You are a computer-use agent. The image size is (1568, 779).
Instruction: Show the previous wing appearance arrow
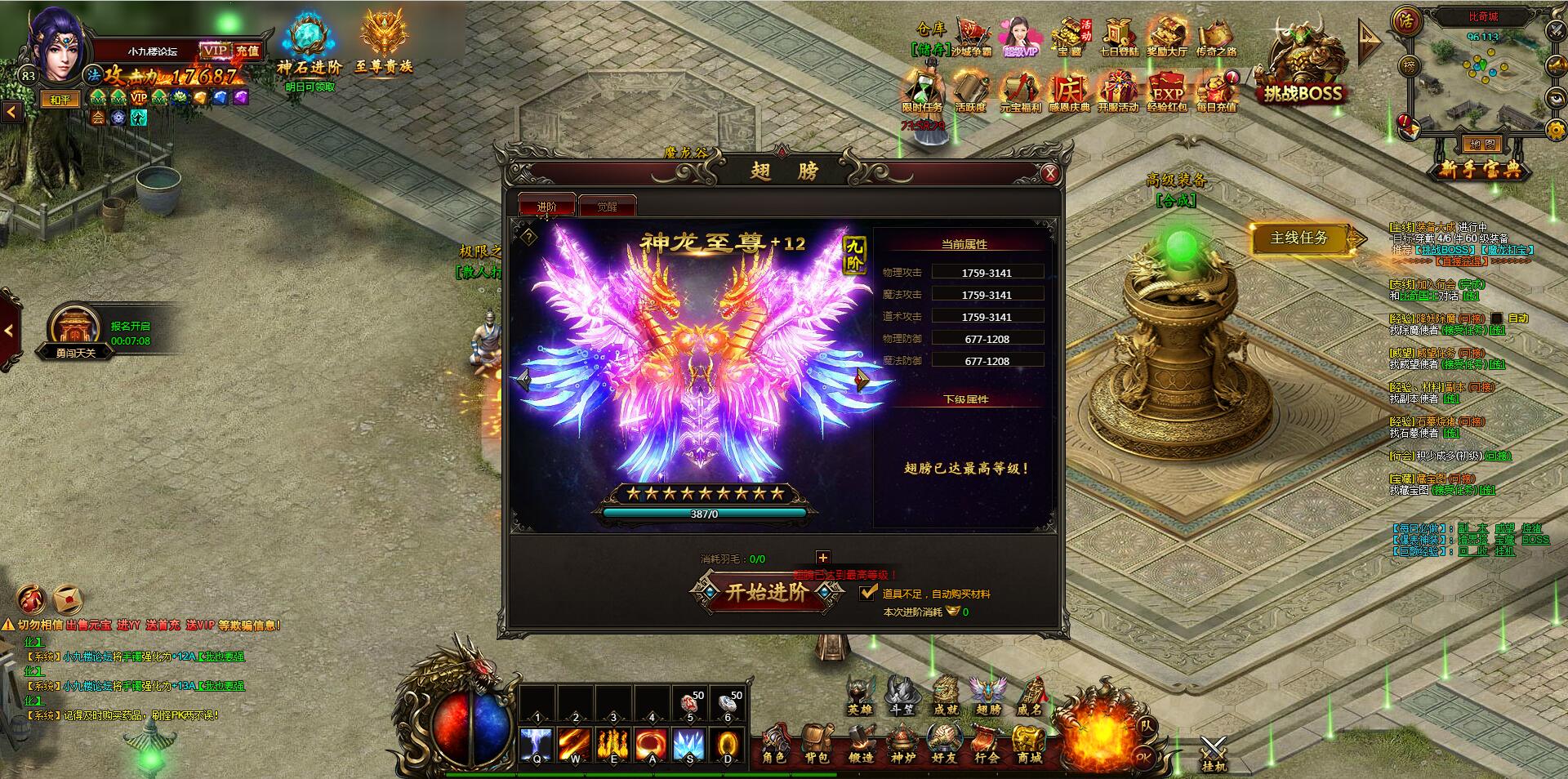[524, 380]
